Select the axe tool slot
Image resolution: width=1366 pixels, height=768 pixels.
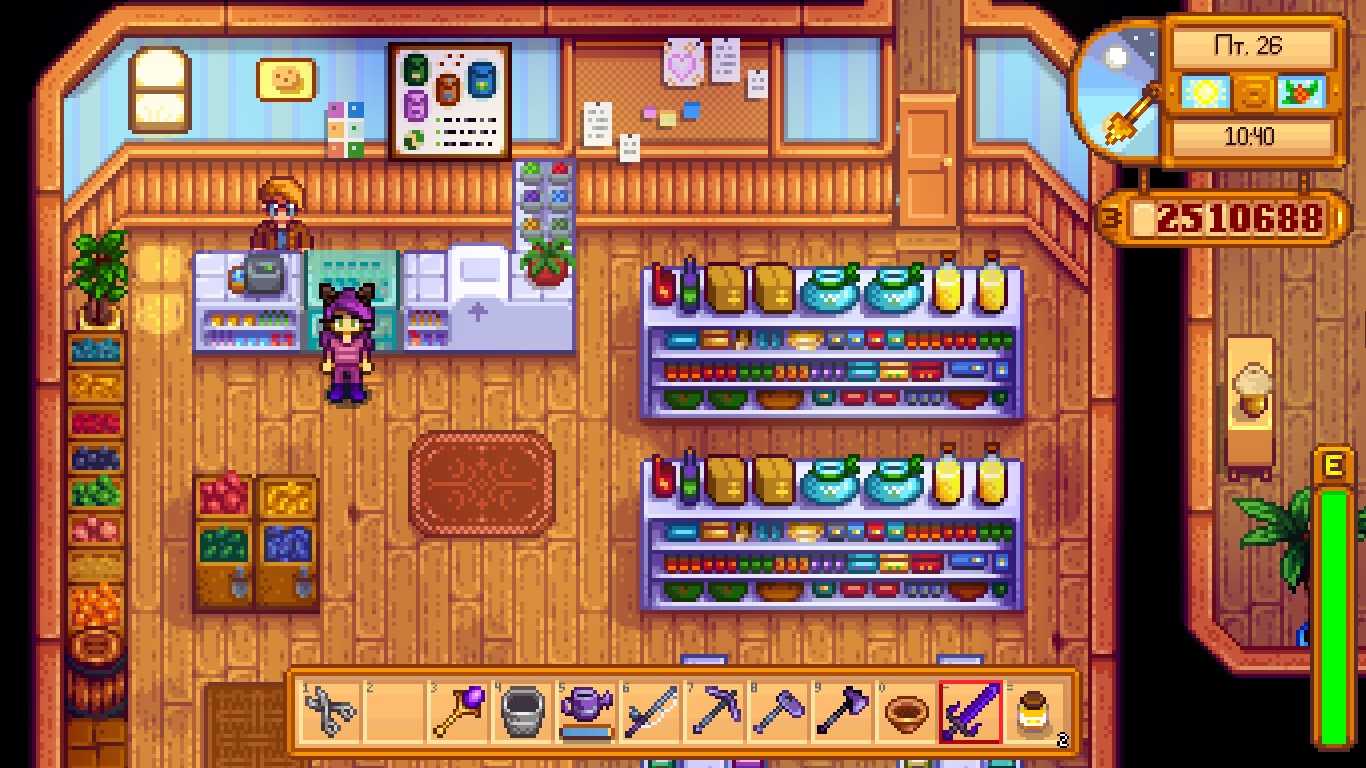click(842, 713)
